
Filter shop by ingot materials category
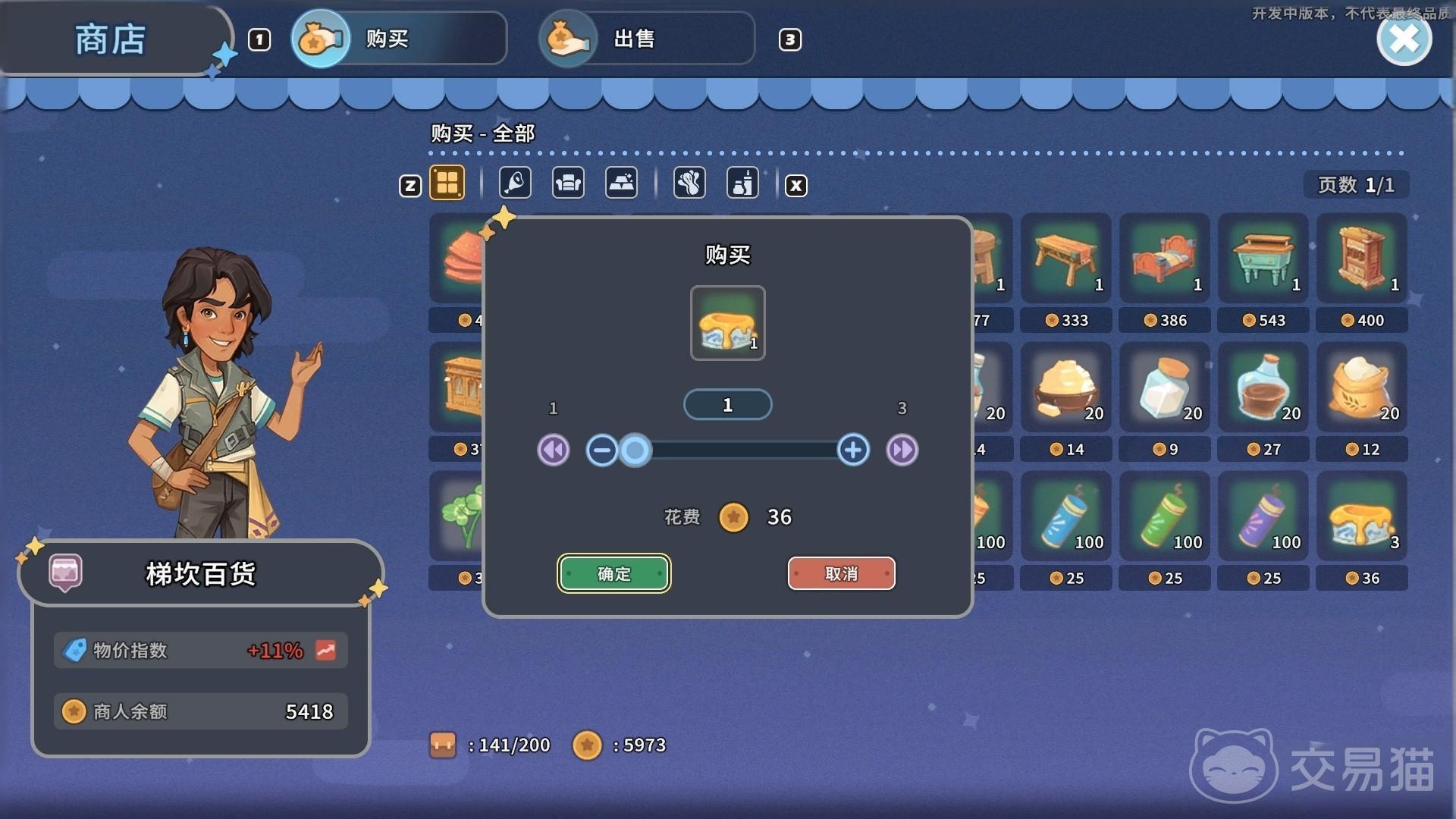click(x=621, y=184)
